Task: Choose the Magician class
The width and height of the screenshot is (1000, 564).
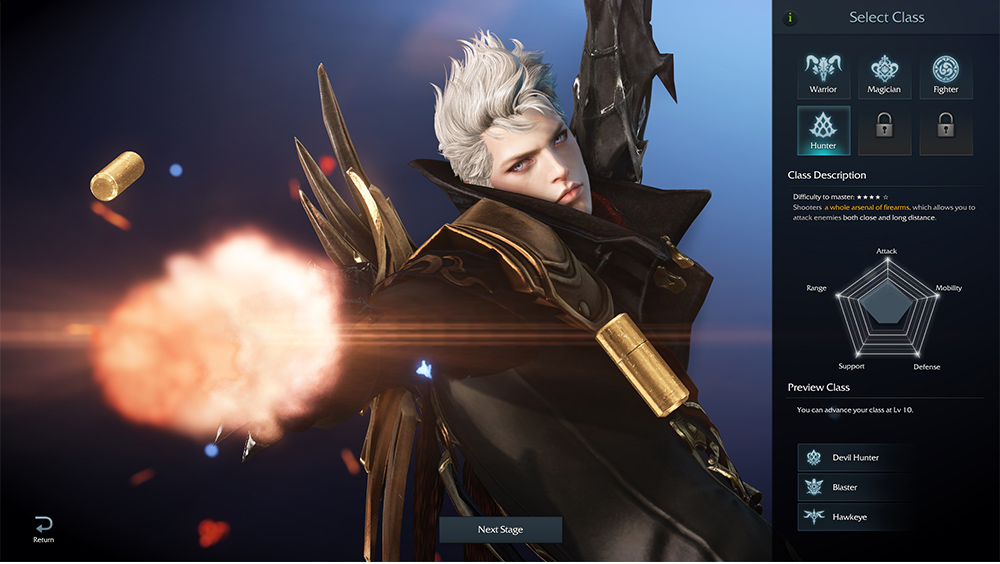Action: [884, 75]
